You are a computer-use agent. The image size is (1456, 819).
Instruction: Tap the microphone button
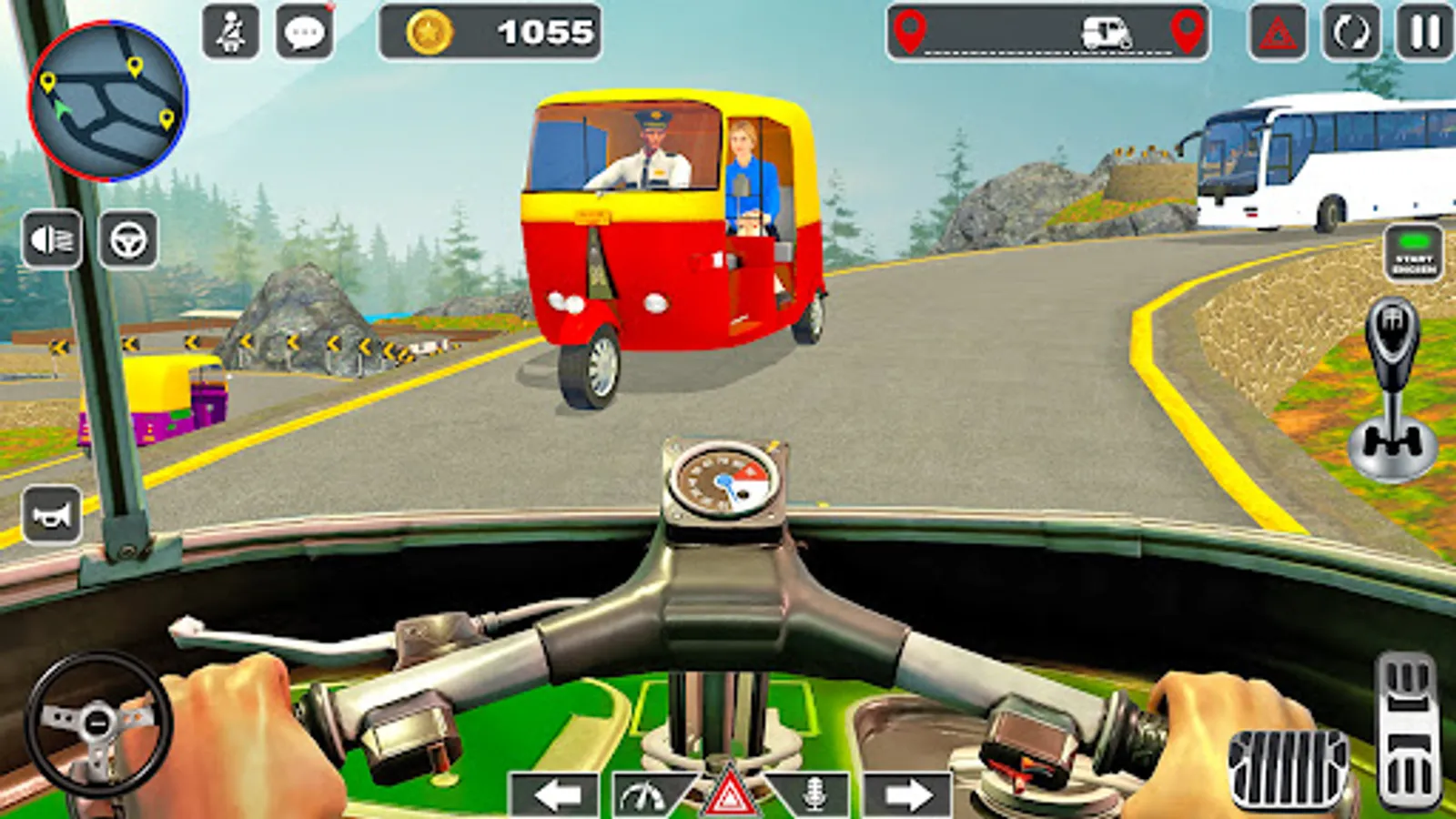[x=814, y=795]
